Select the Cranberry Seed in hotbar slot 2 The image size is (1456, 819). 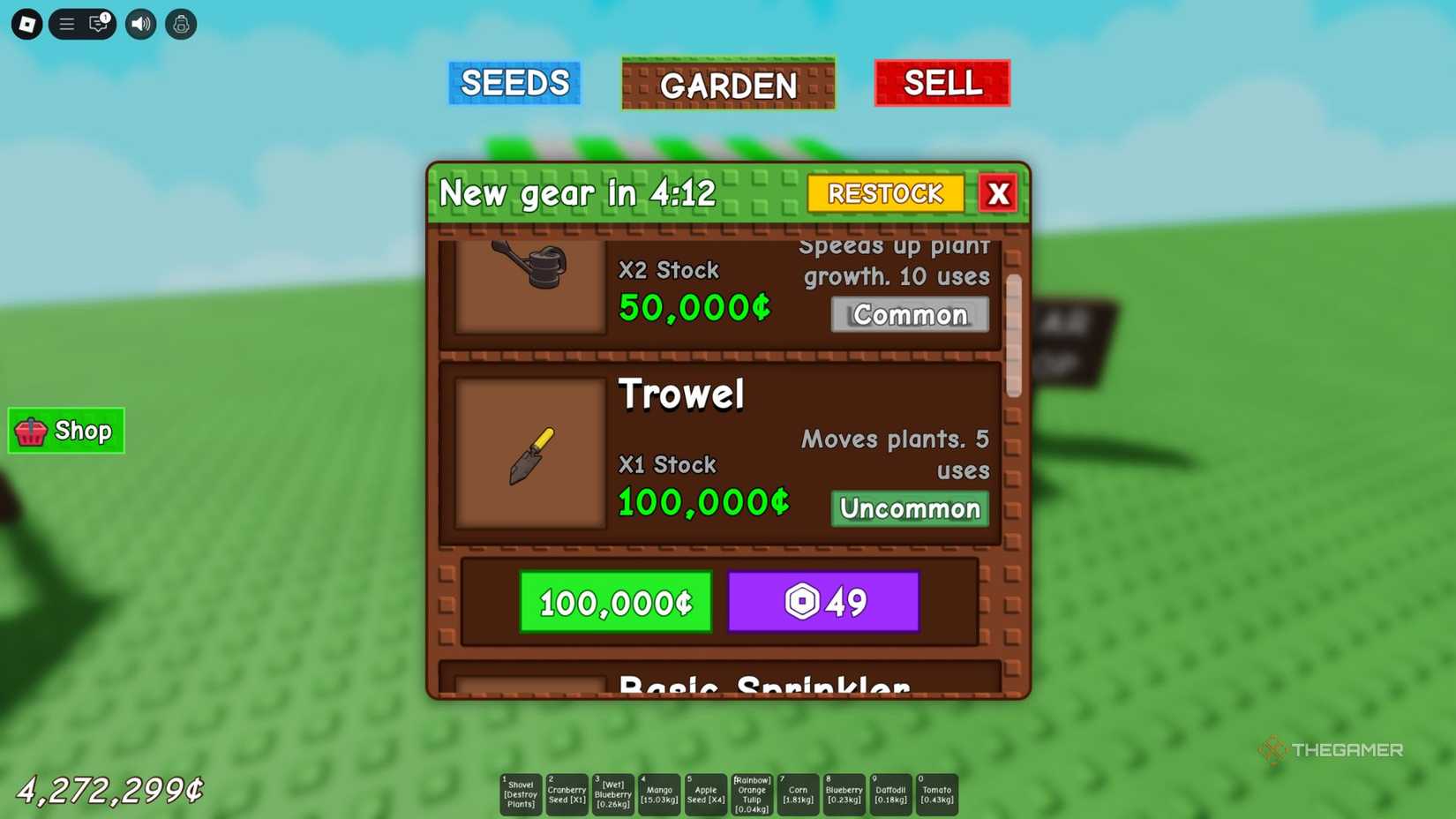(x=567, y=794)
